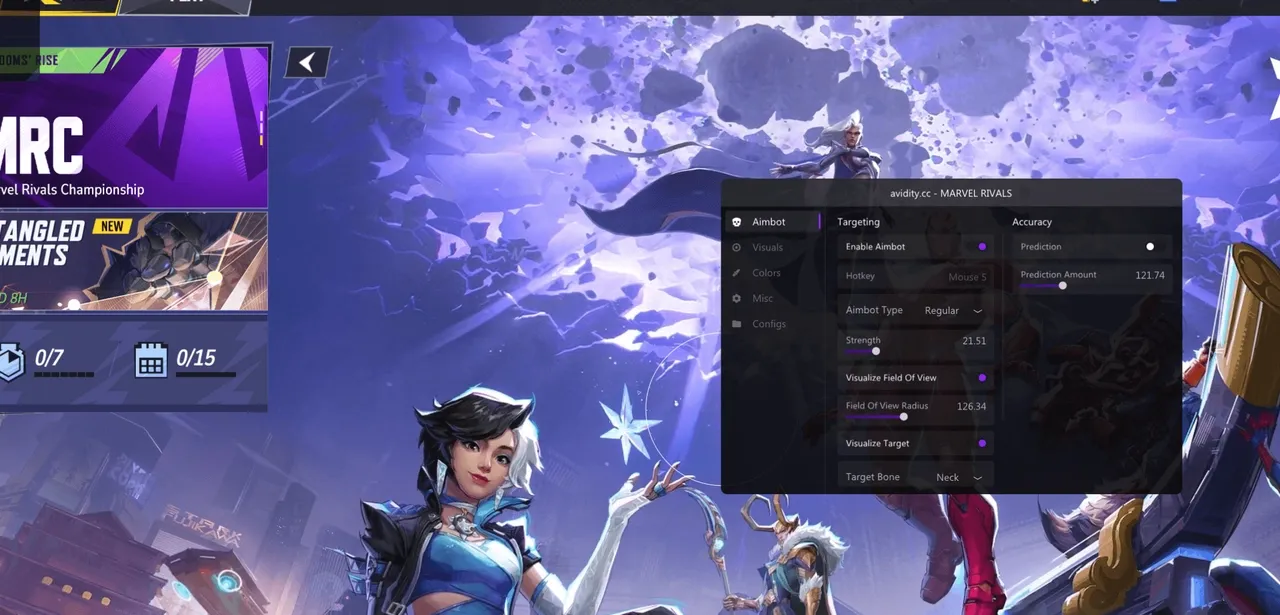This screenshot has width=1280, height=615.
Task: Click the white back arrow button
Action: point(307,63)
